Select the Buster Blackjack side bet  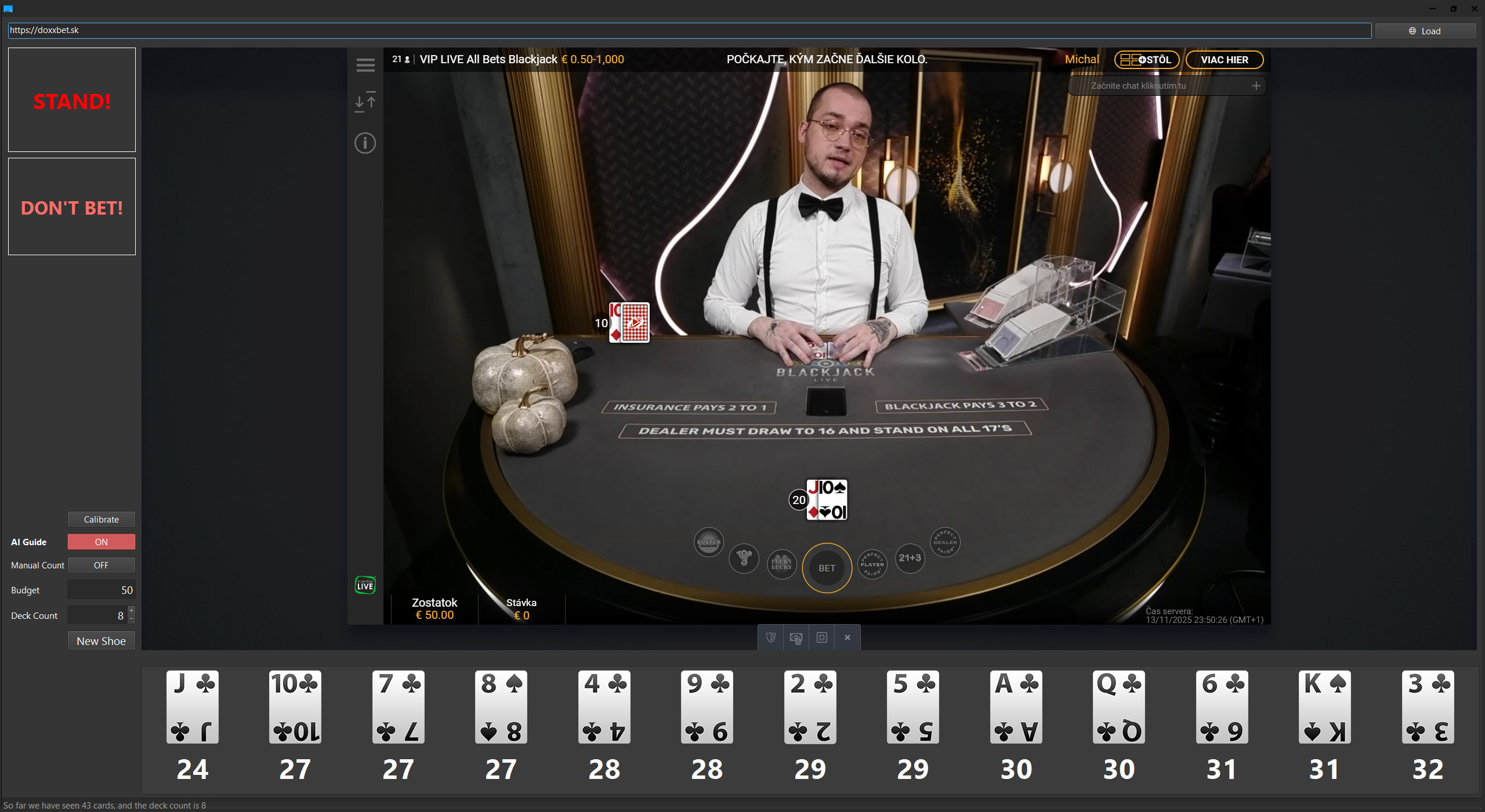tap(708, 542)
